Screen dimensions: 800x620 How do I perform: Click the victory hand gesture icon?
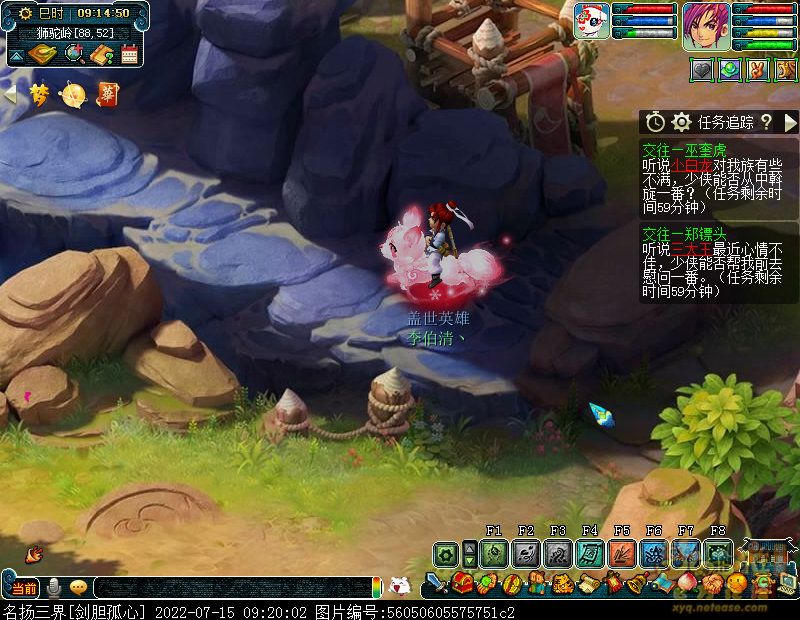(757, 70)
